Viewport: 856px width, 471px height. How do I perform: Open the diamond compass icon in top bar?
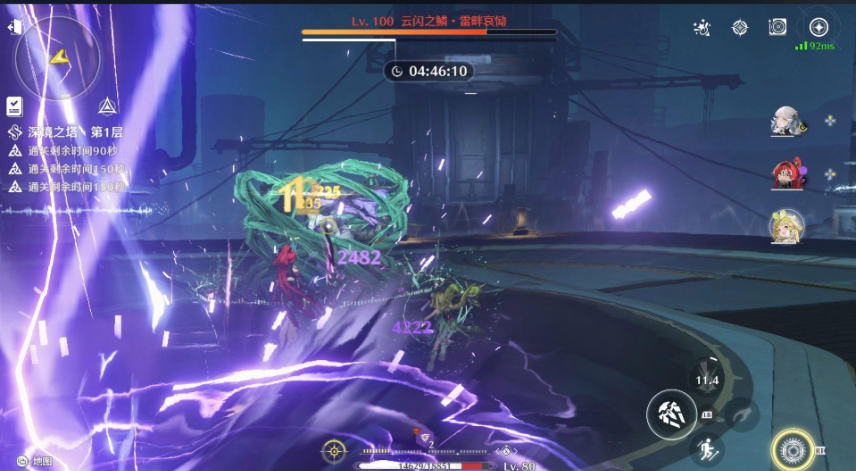(x=740, y=28)
